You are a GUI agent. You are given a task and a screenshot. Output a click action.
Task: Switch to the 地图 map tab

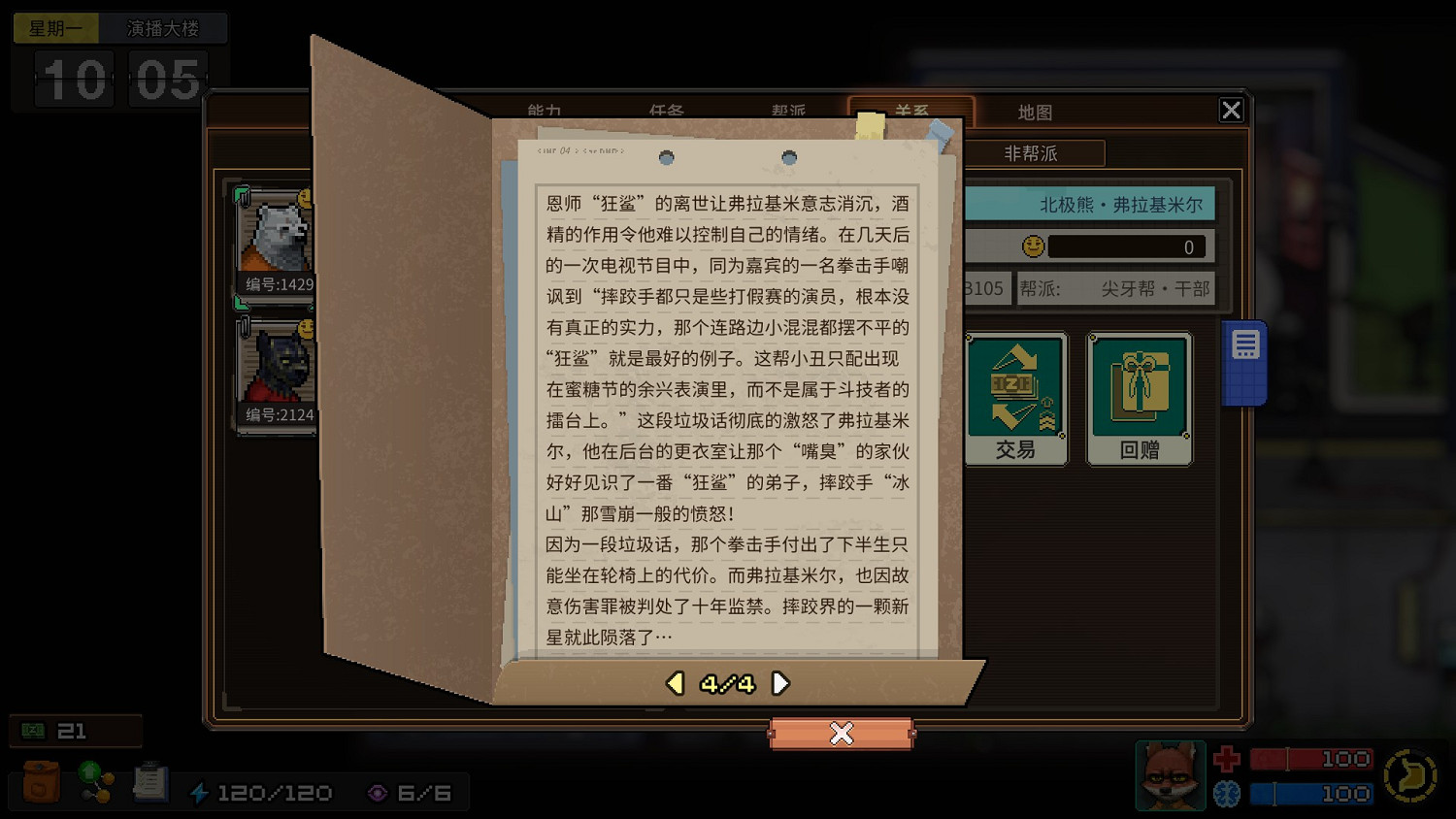[1035, 112]
